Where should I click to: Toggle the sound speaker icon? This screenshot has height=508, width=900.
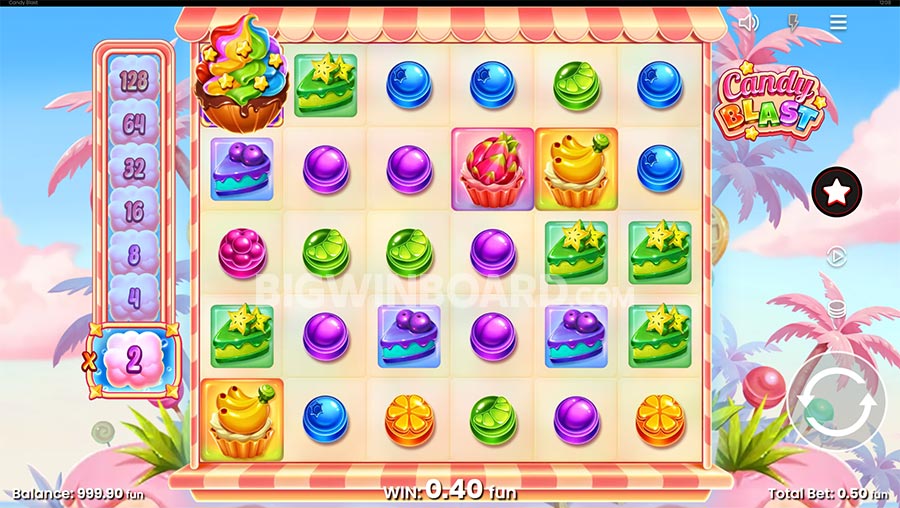point(748,22)
